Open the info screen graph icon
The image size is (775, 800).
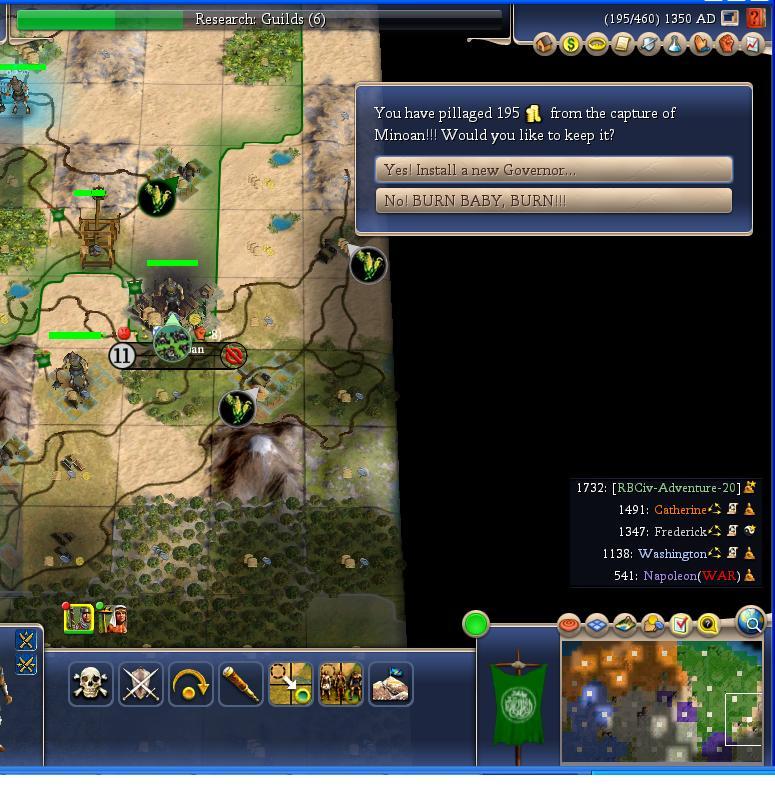click(x=752, y=45)
